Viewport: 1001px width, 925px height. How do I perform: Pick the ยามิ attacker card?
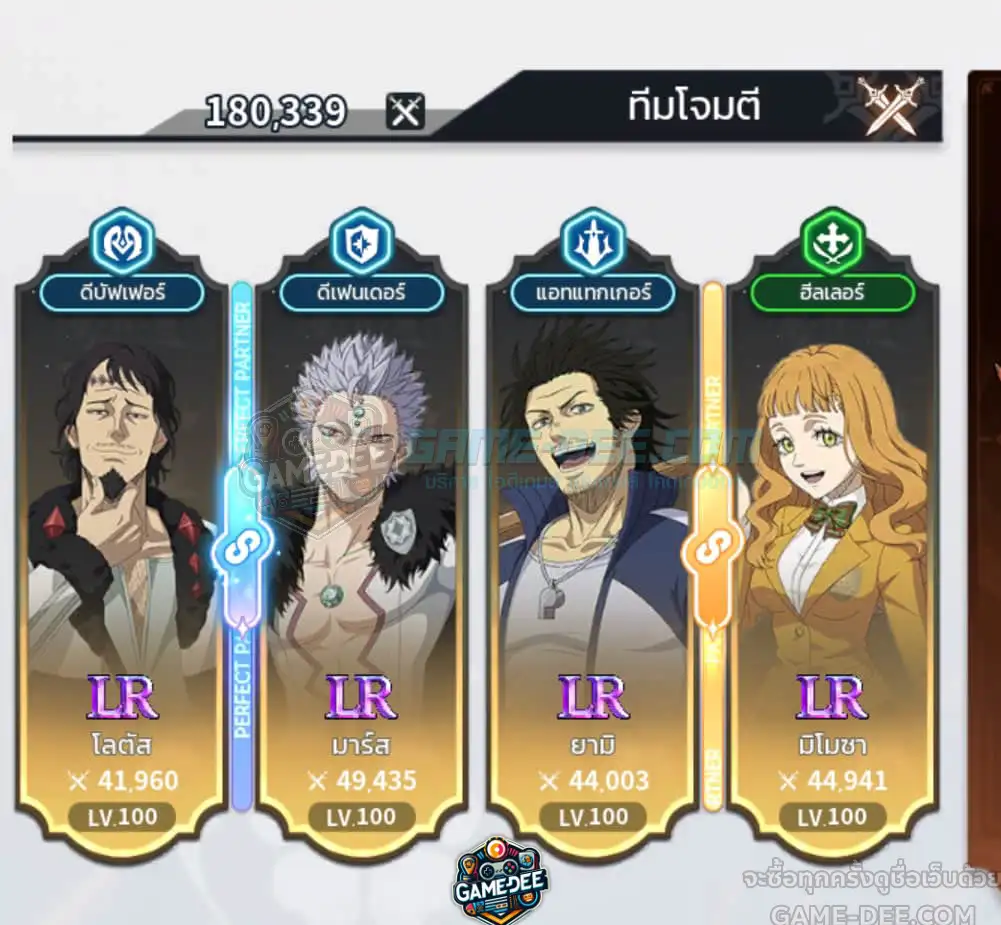pos(593,540)
